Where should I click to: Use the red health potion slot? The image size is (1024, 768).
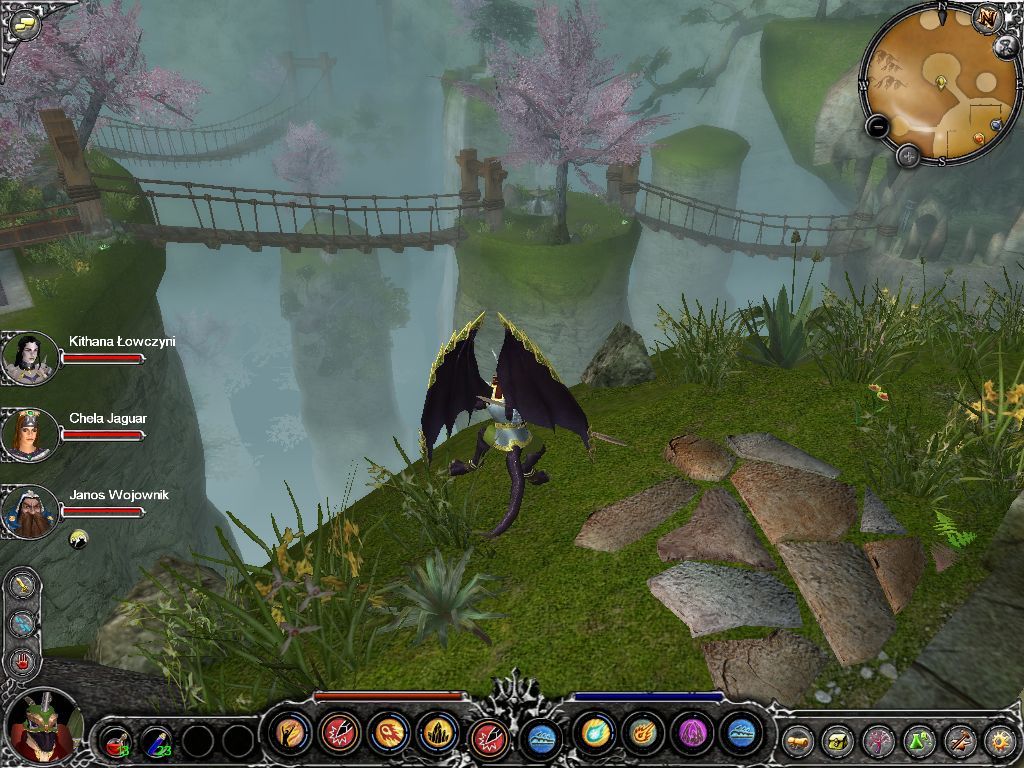[117, 741]
